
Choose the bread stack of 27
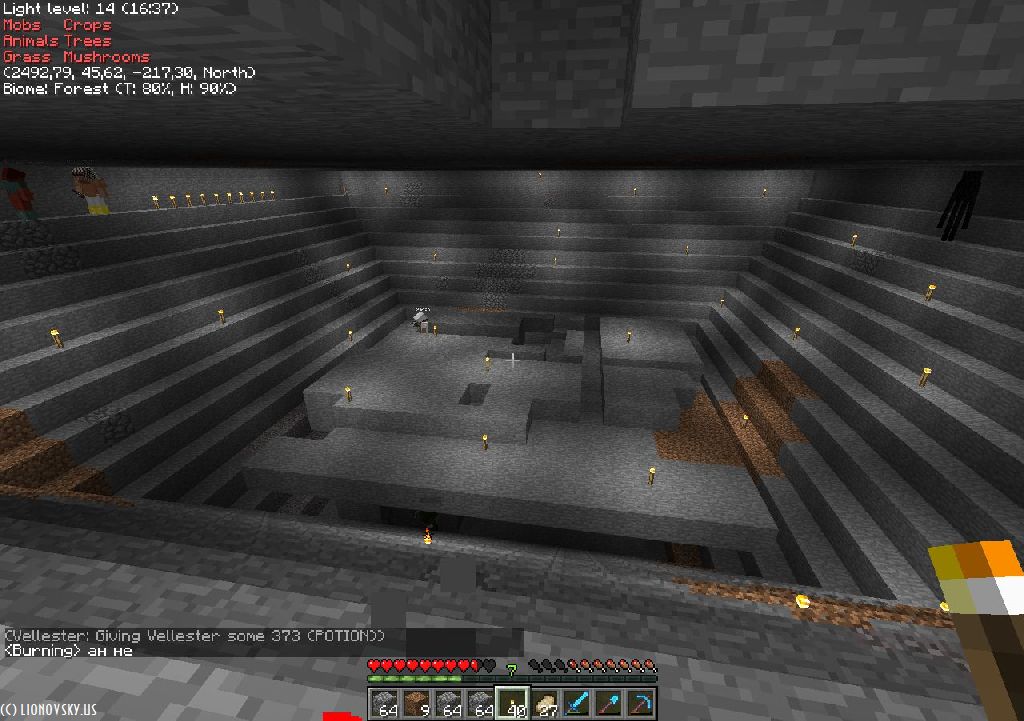click(544, 704)
